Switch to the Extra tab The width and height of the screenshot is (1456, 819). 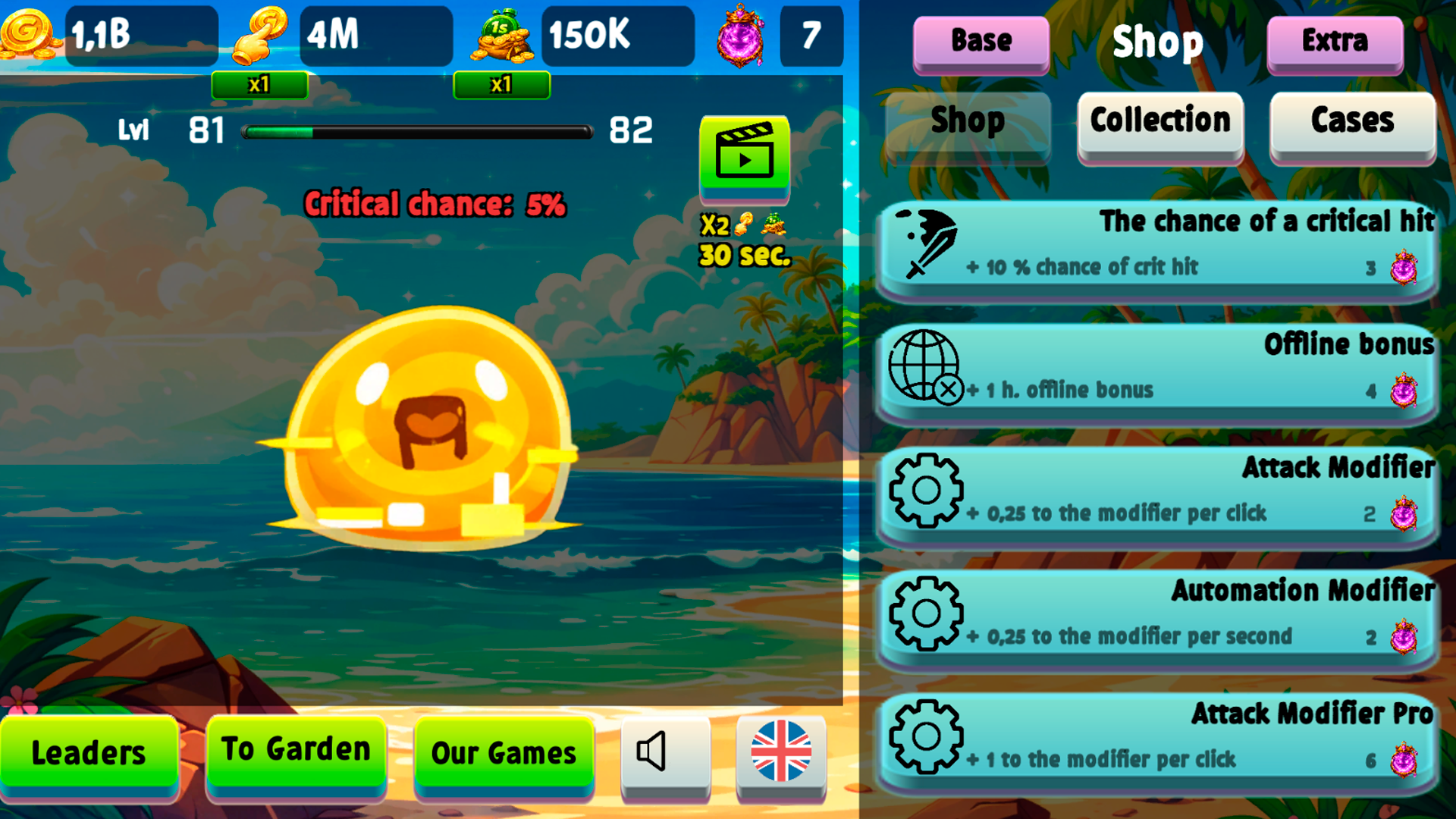click(x=1333, y=42)
